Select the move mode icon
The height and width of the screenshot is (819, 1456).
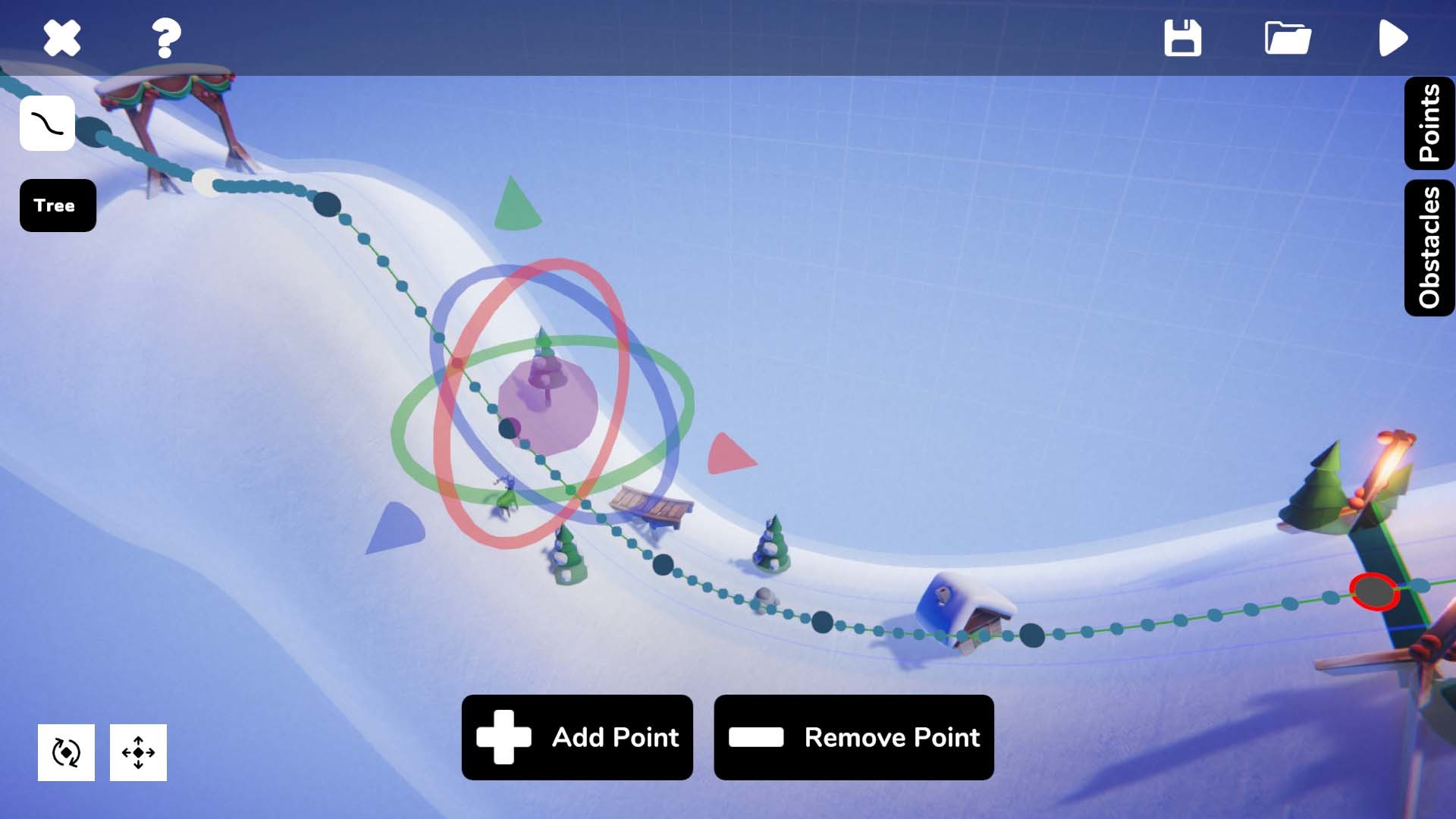point(138,752)
